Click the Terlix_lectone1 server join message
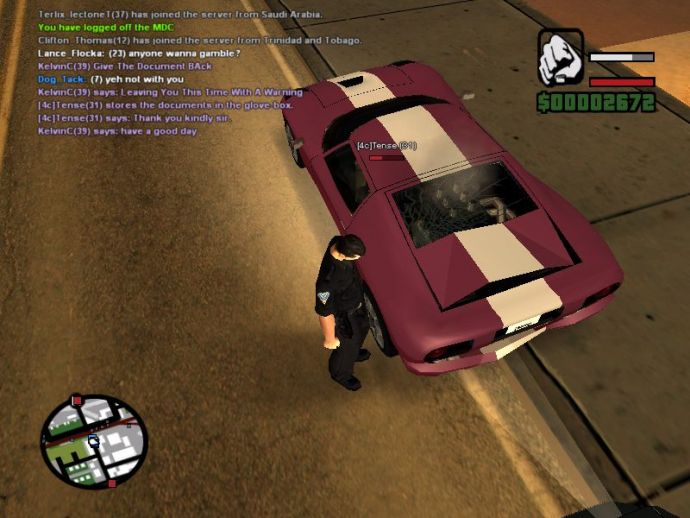The width and height of the screenshot is (690, 518). coord(179,15)
